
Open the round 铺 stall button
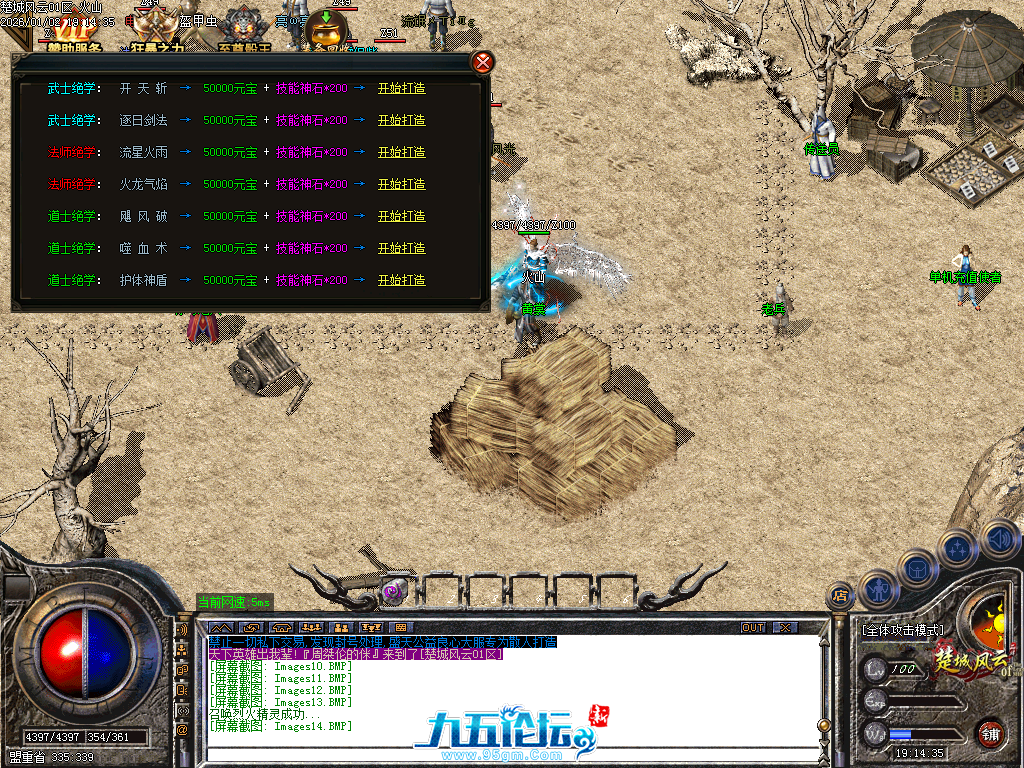pos(990,733)
